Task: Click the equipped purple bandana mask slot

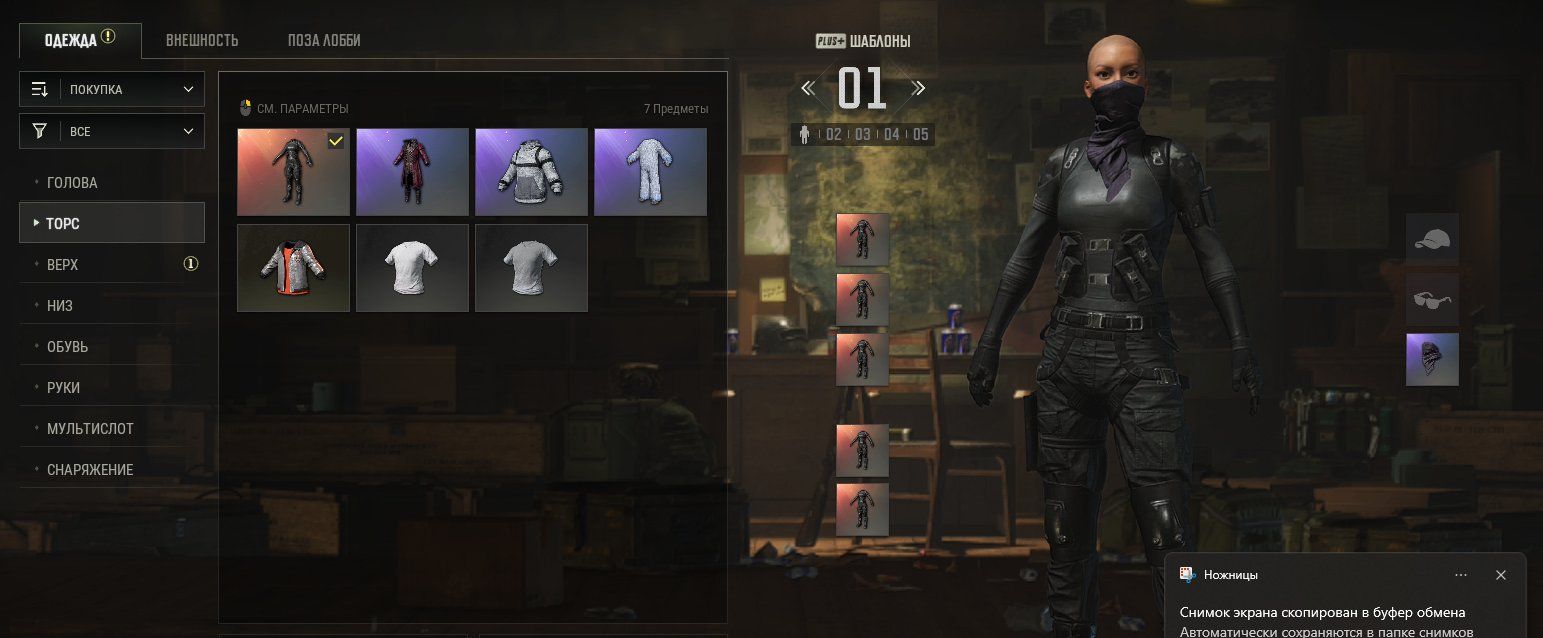Action: coord(1432,360)
